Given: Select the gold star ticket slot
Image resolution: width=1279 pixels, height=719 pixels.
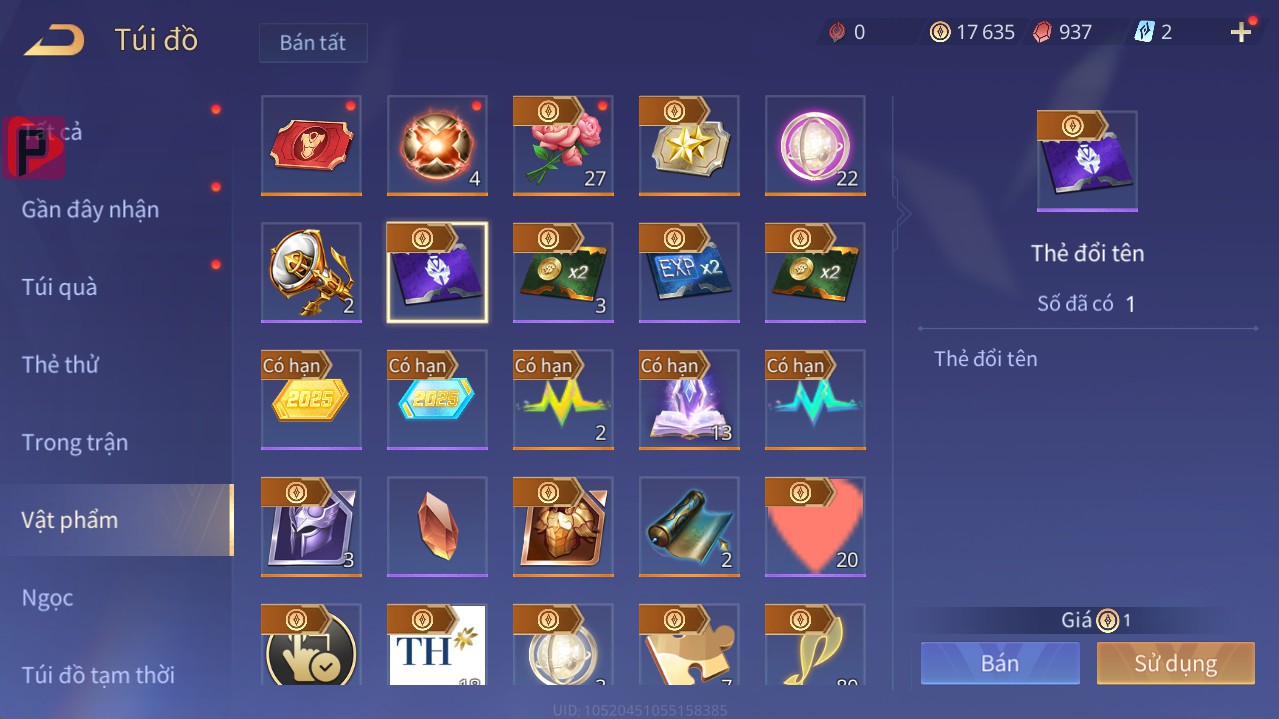Looking at the screenshot, I should click(689, 145).
